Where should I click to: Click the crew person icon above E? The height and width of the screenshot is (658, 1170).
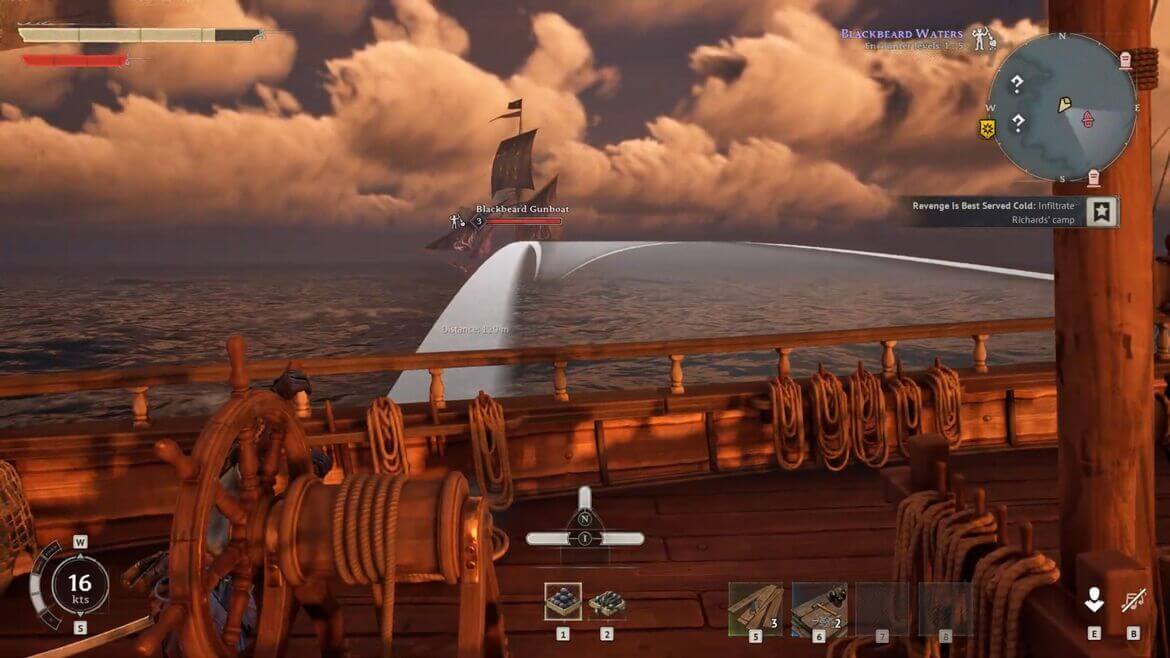pyautogui.click(x=1094, y=599)
